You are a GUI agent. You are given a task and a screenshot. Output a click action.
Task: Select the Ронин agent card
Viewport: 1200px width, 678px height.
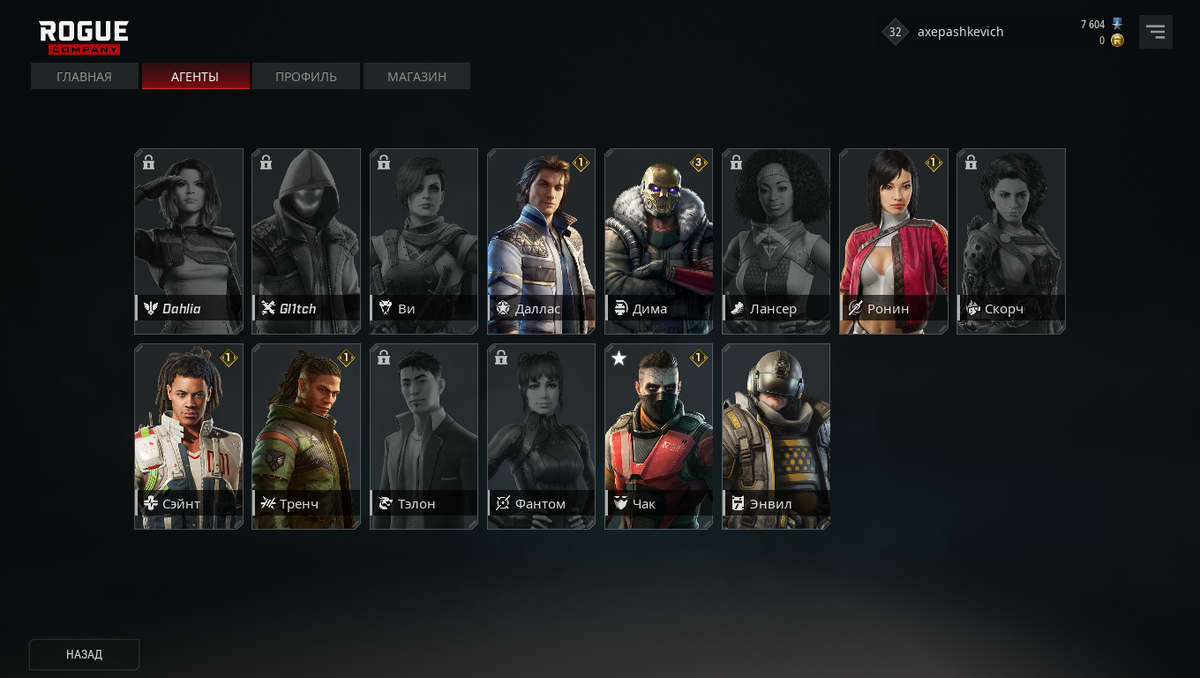pos(893,241)
